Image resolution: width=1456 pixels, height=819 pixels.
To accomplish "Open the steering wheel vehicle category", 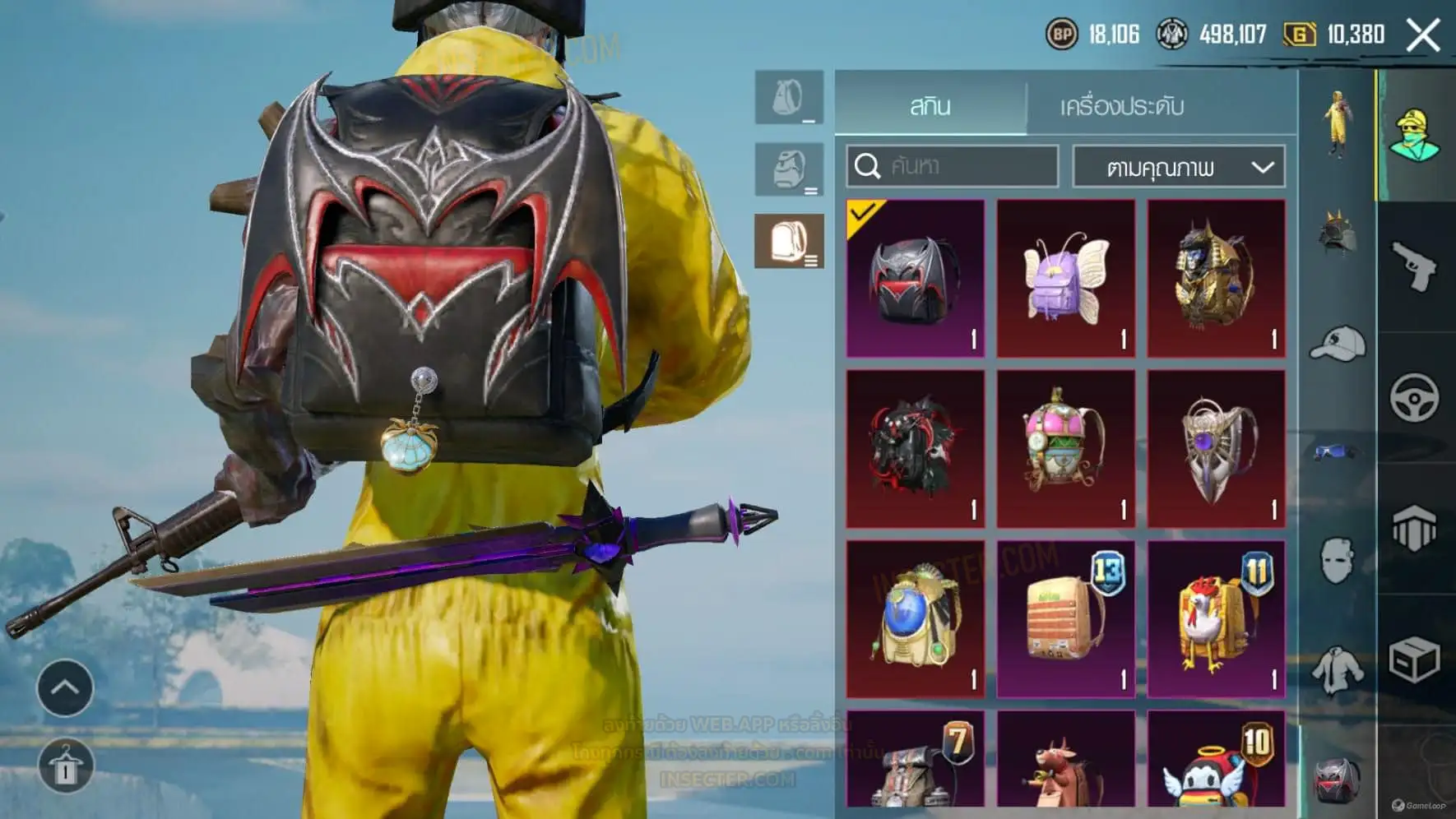I will click(x=1415, y=398).
